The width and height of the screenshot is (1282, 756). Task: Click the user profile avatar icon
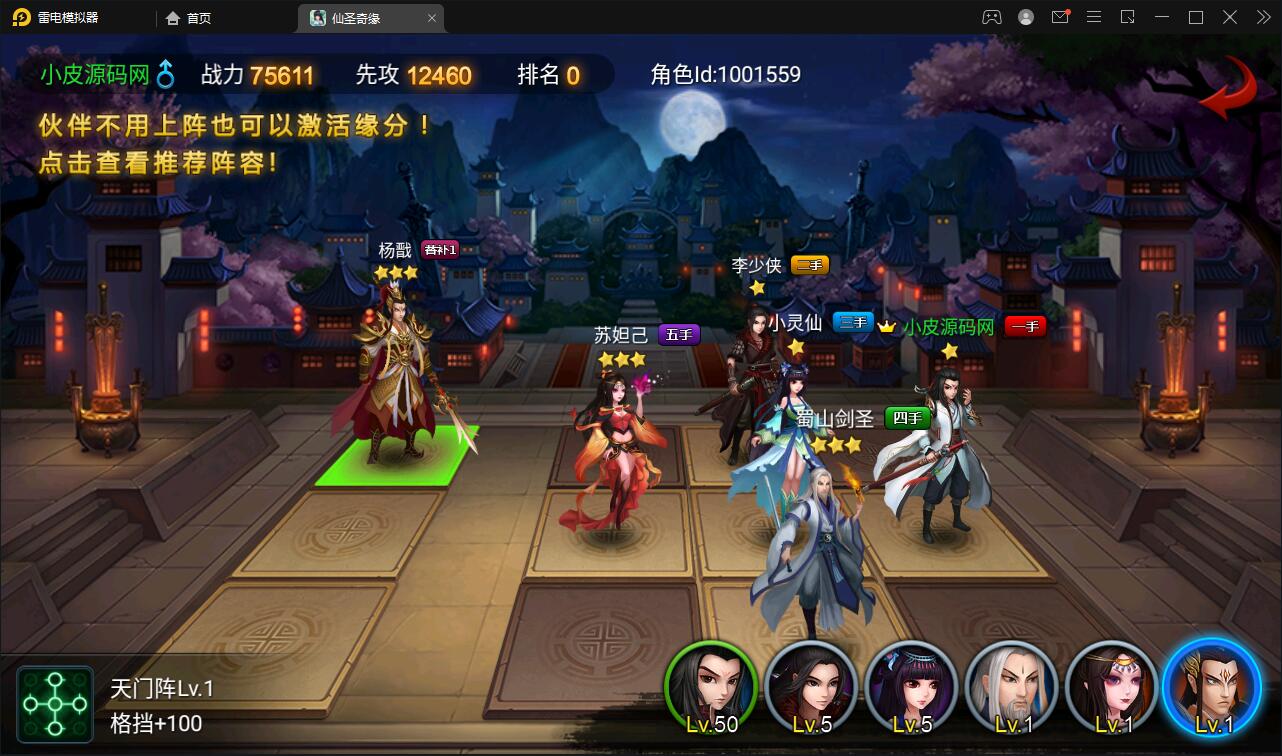coord(1026,17)
